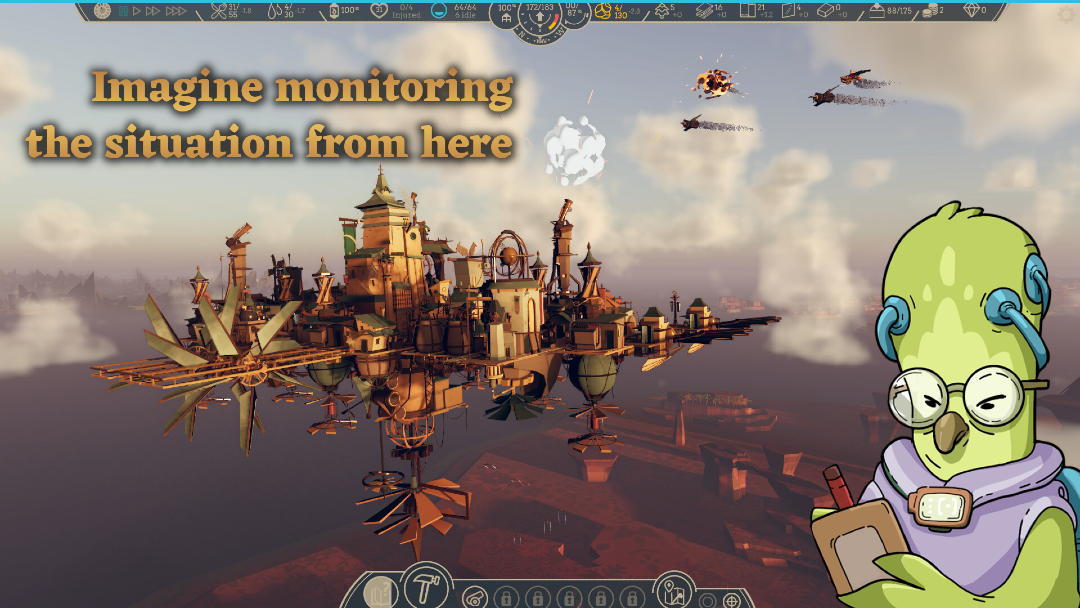Open the settings gear
1080x608 pixels.
[1065, 14]
